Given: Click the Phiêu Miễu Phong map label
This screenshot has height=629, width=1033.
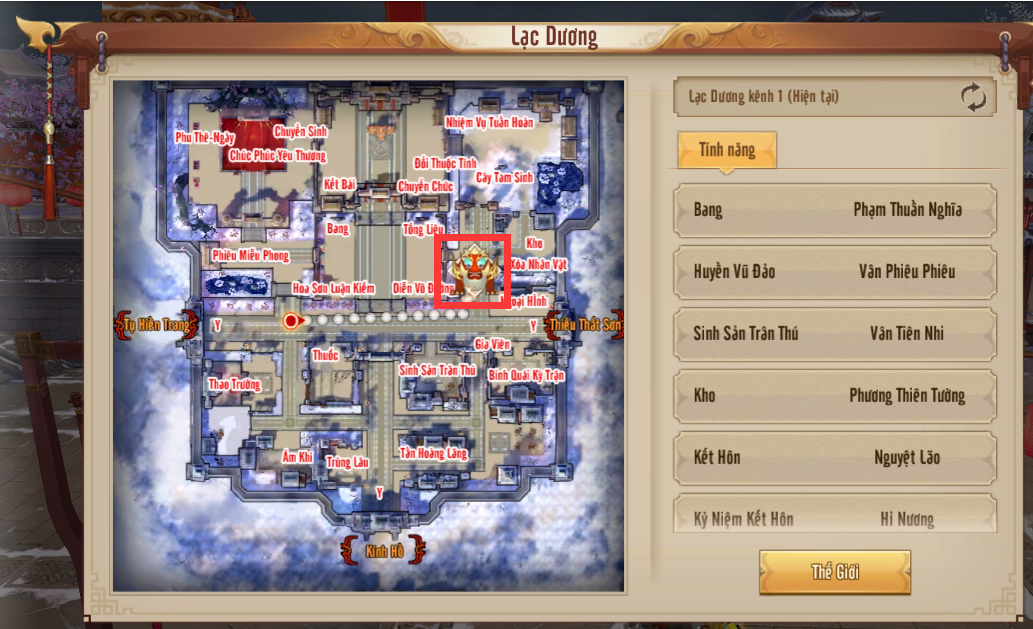Looking at the screenshot, I should 250,256.
